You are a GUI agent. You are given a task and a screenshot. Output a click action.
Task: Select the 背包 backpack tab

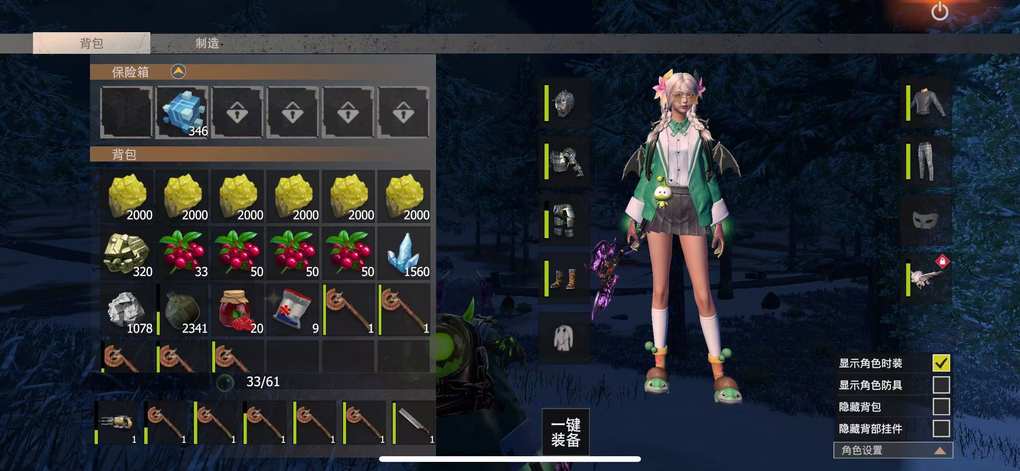tap(91, 43)
